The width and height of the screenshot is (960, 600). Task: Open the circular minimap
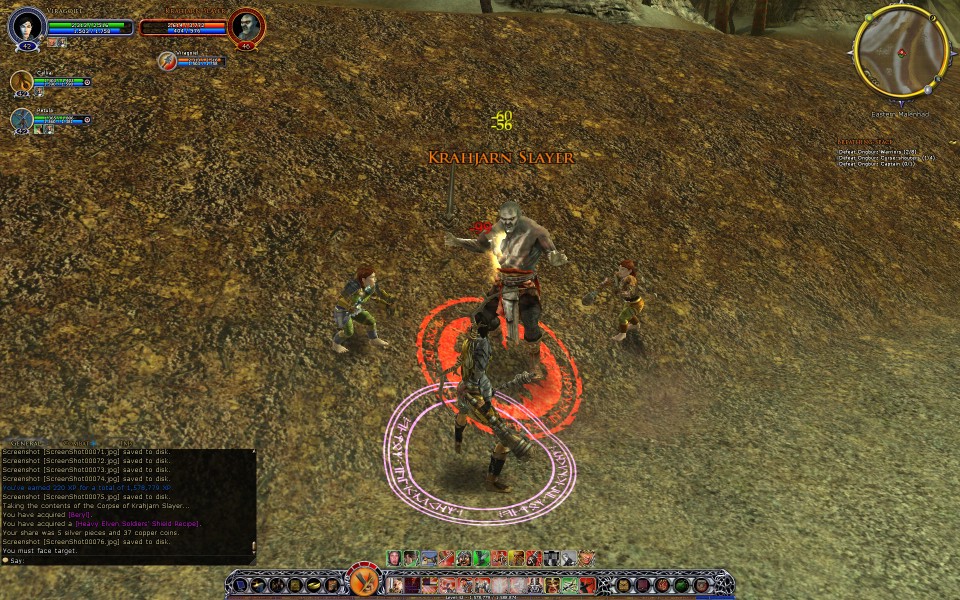[900, 51]
